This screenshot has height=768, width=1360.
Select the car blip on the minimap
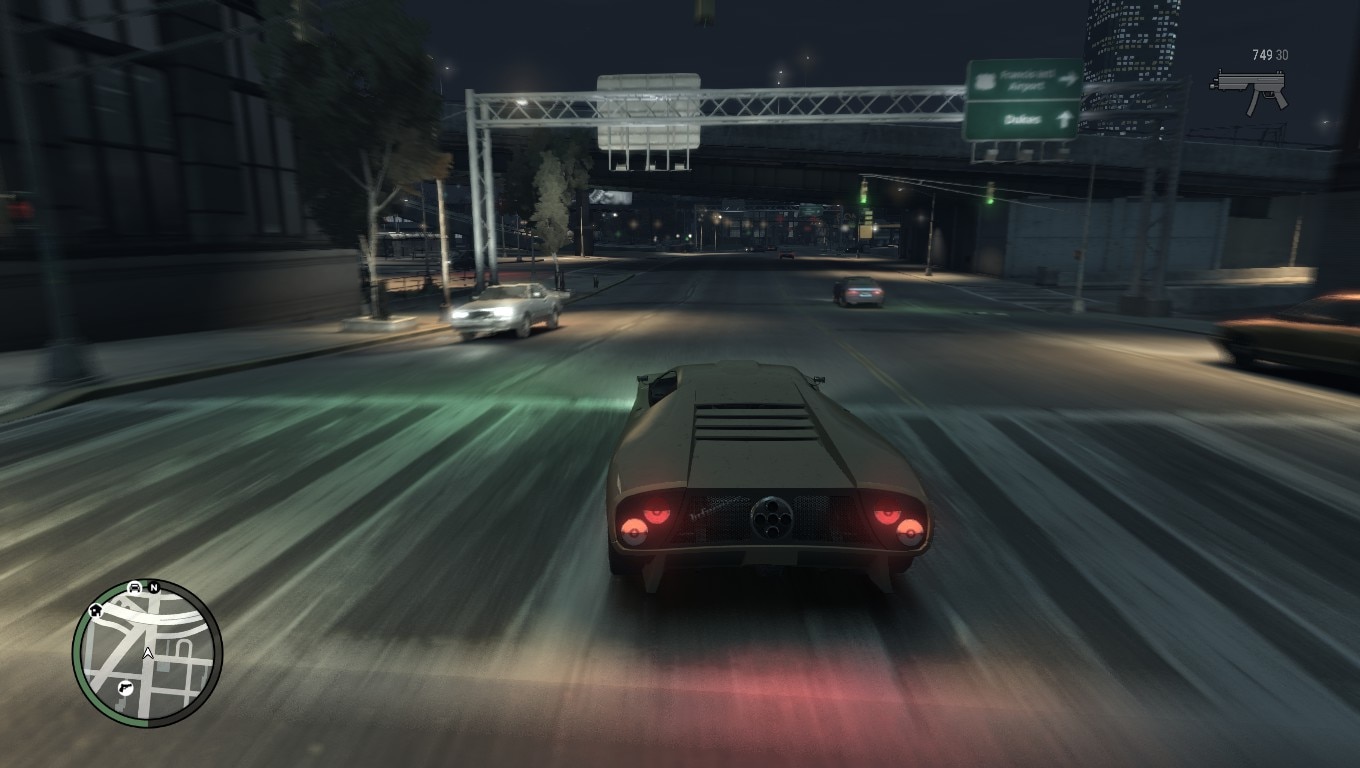pyautogui.click(x=134, y=587)
